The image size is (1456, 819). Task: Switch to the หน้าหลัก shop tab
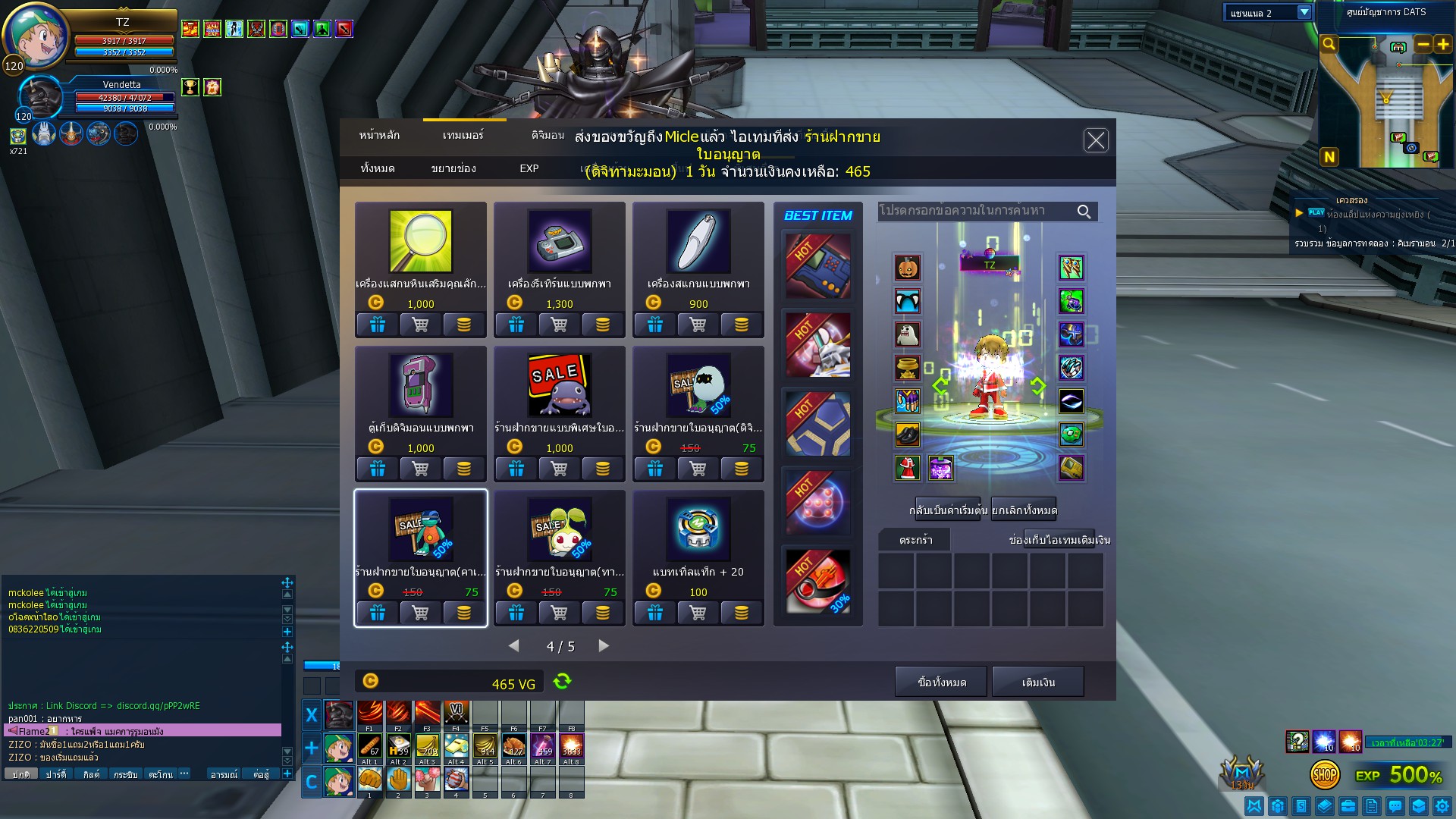click(379, 135)
